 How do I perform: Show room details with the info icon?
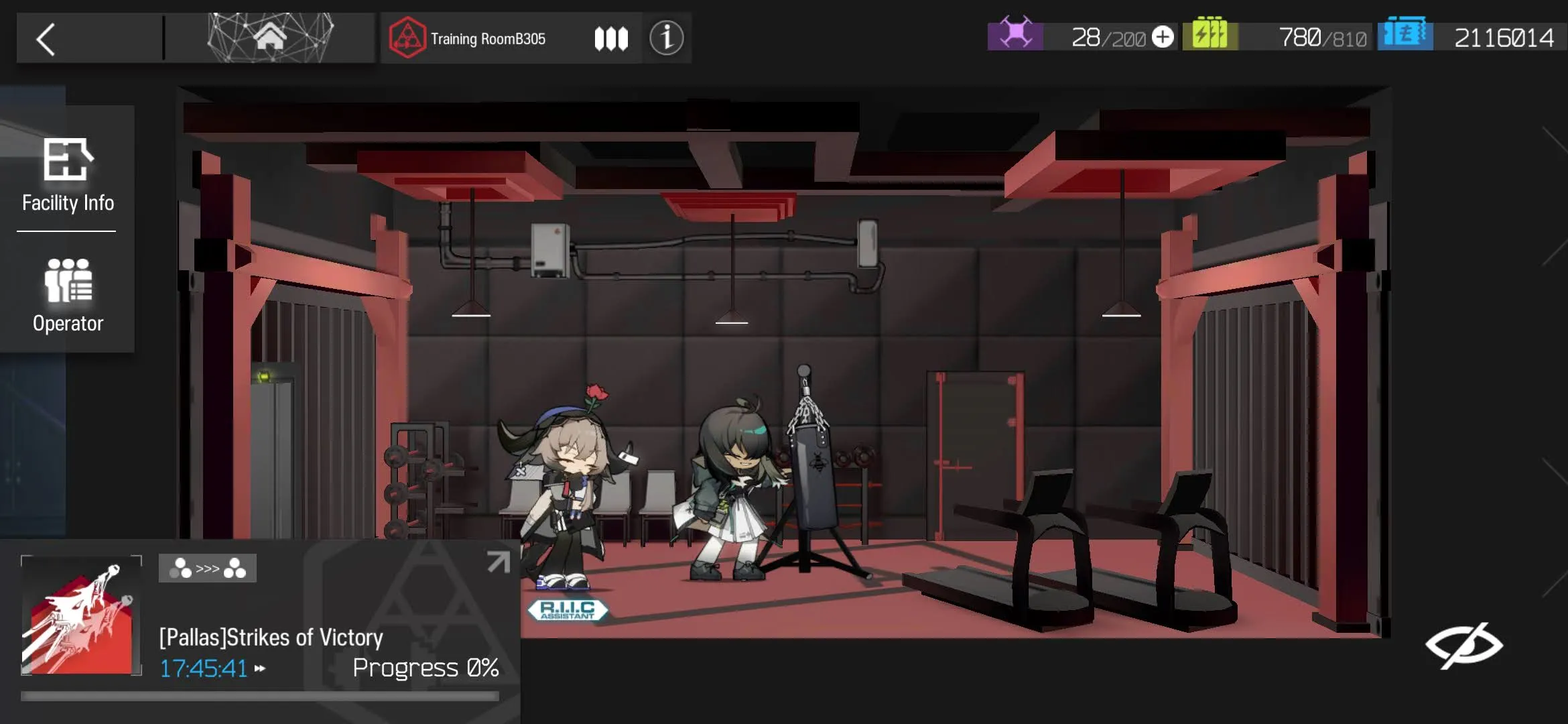click(666, 38)
